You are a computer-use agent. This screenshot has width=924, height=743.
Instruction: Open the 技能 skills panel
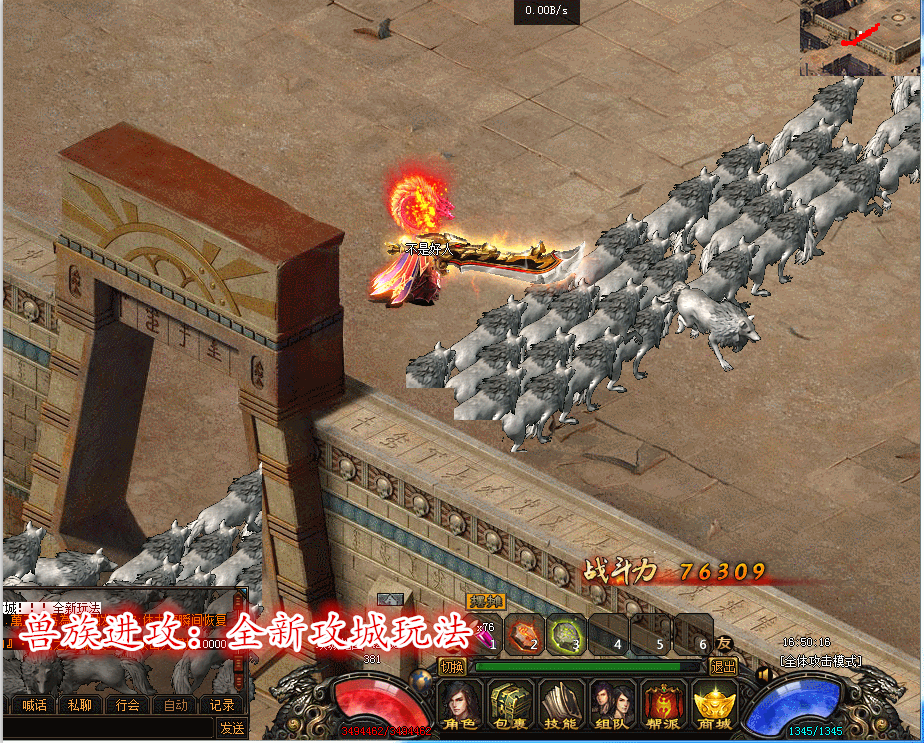pos(562,705)
